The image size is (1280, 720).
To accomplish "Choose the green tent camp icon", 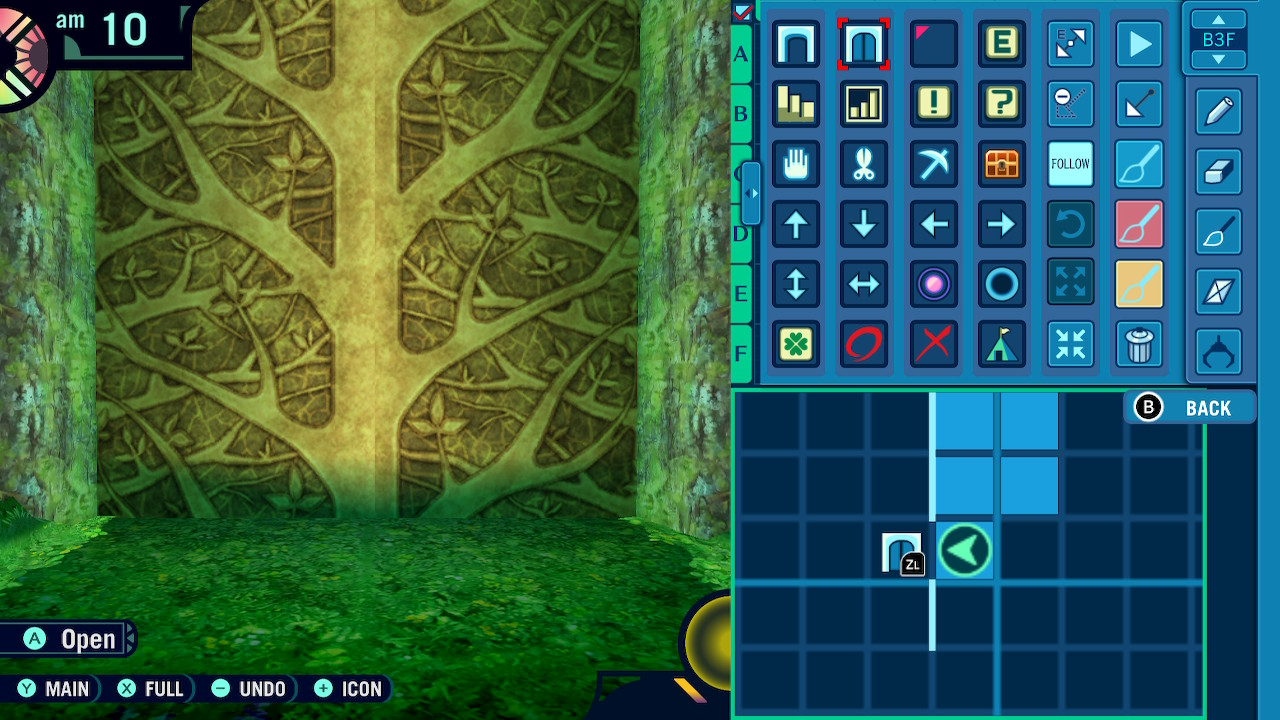I will tap(1002, 344).
